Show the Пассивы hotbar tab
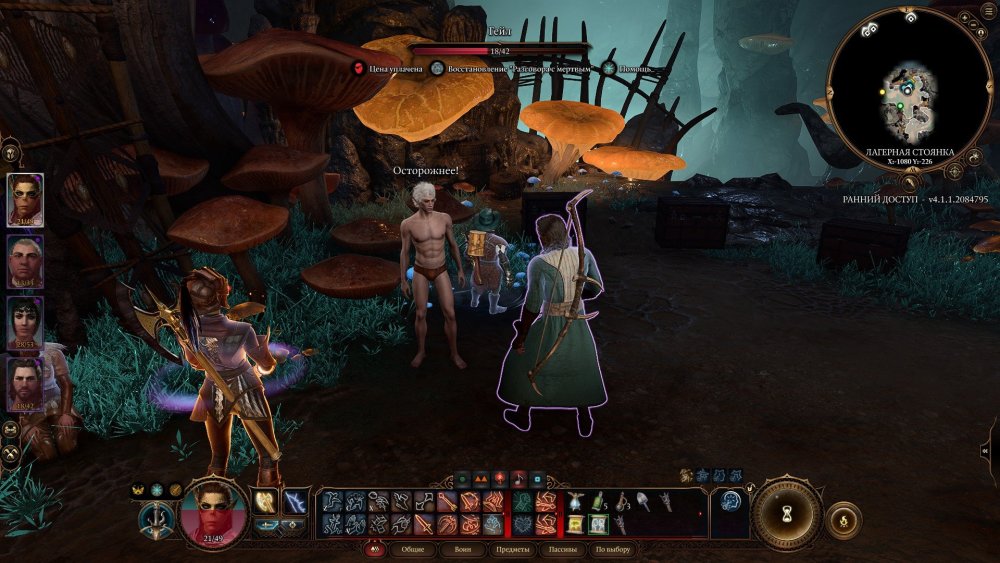This screenshot has width=1000, height=563. [562, 550]
